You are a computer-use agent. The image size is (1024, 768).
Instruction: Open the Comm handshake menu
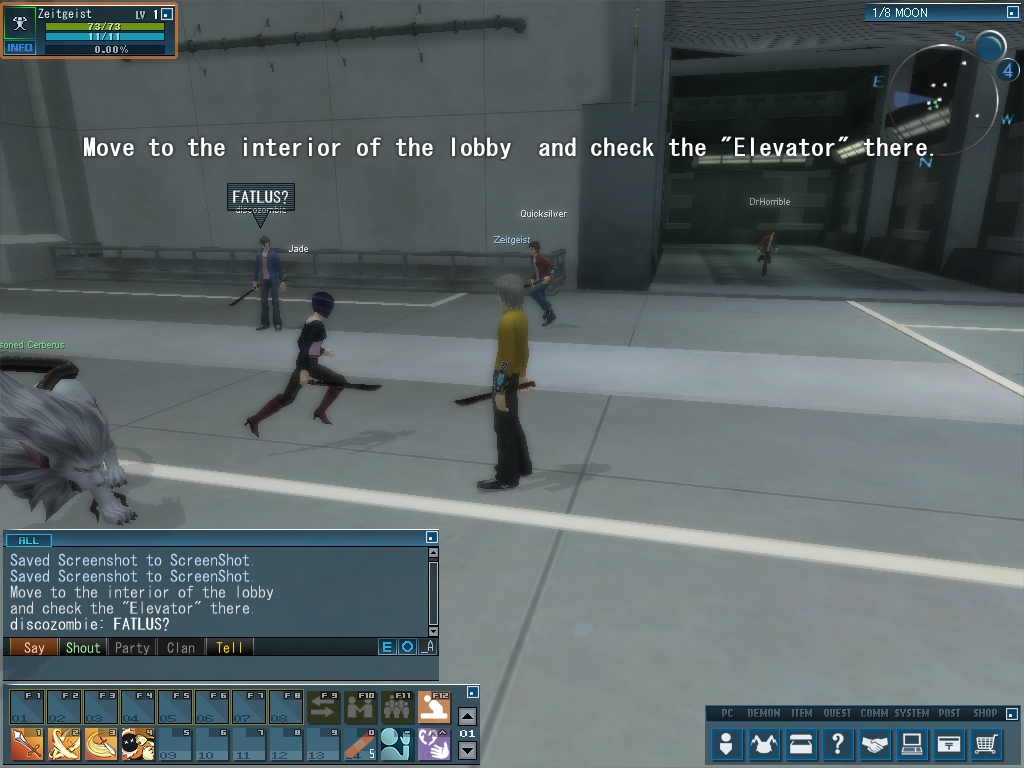(875, 744)
